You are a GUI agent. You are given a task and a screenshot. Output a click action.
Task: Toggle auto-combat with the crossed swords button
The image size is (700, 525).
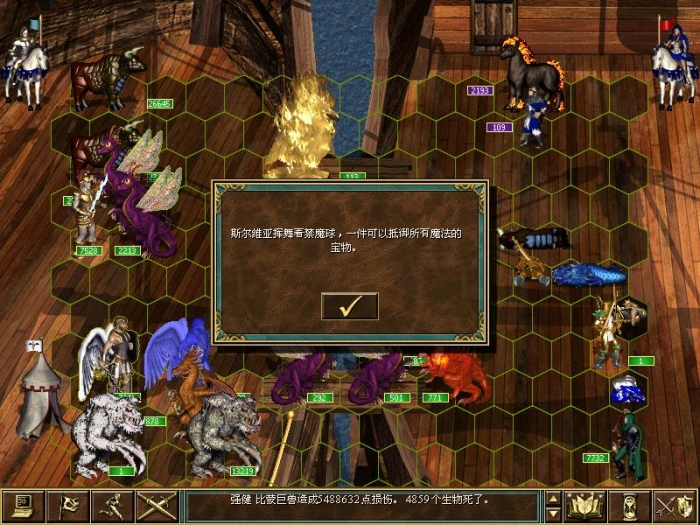157,507
